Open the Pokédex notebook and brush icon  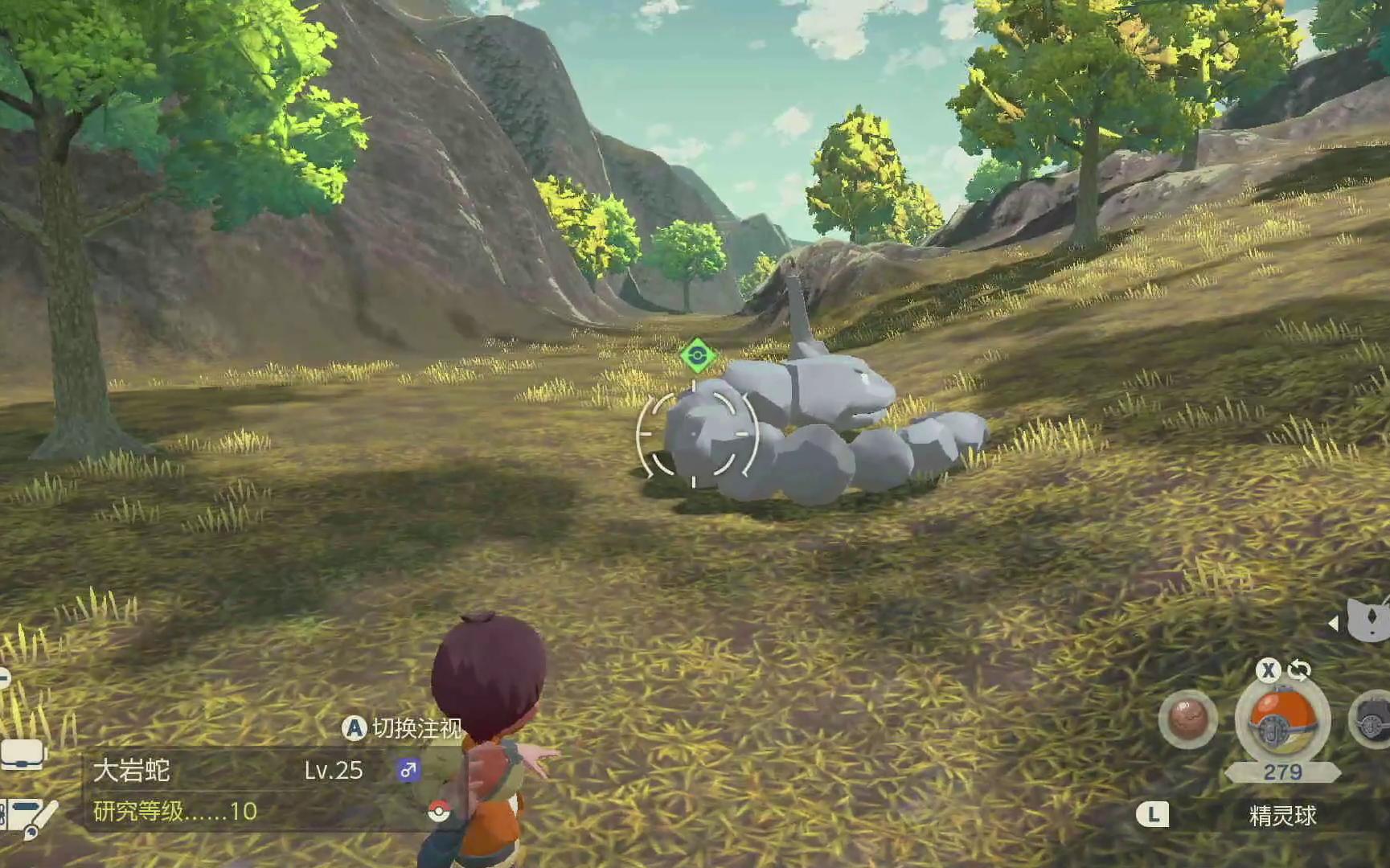point(30,817)
